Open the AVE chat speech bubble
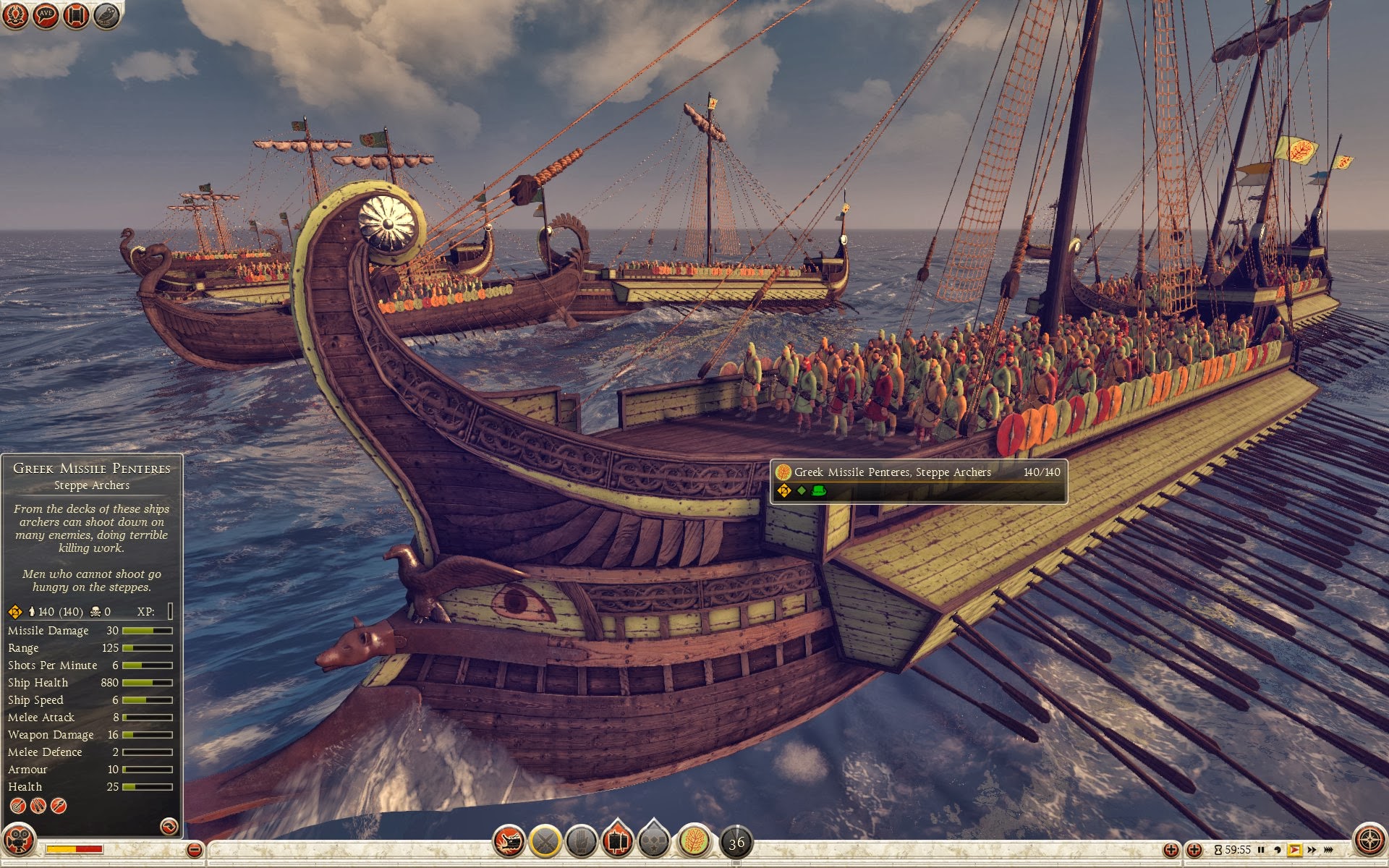Viewport: 1389px width, 868px height. pyautogui.click(x=46, y=15)
